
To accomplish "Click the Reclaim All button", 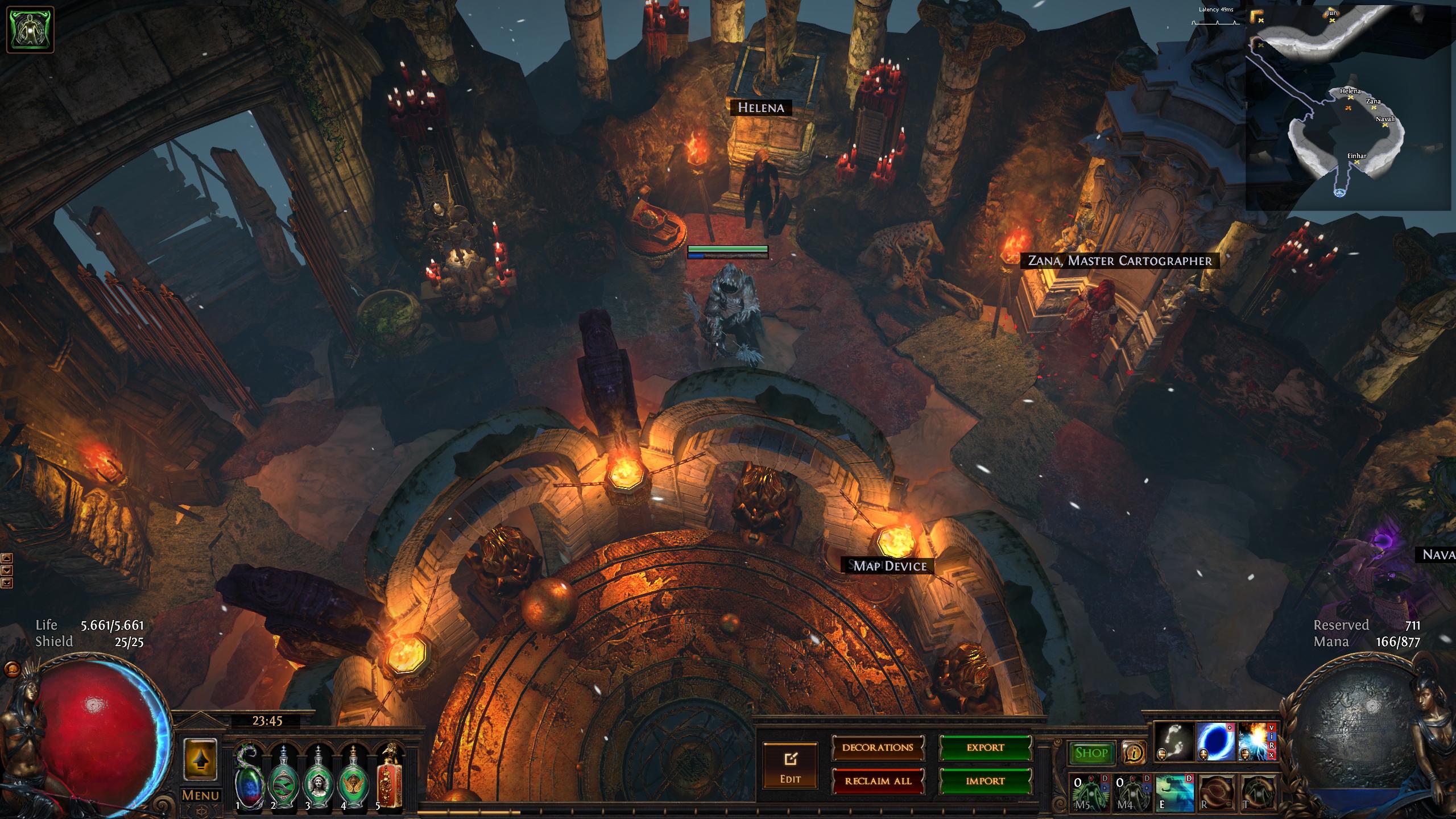I will click(x=878, y=781).
